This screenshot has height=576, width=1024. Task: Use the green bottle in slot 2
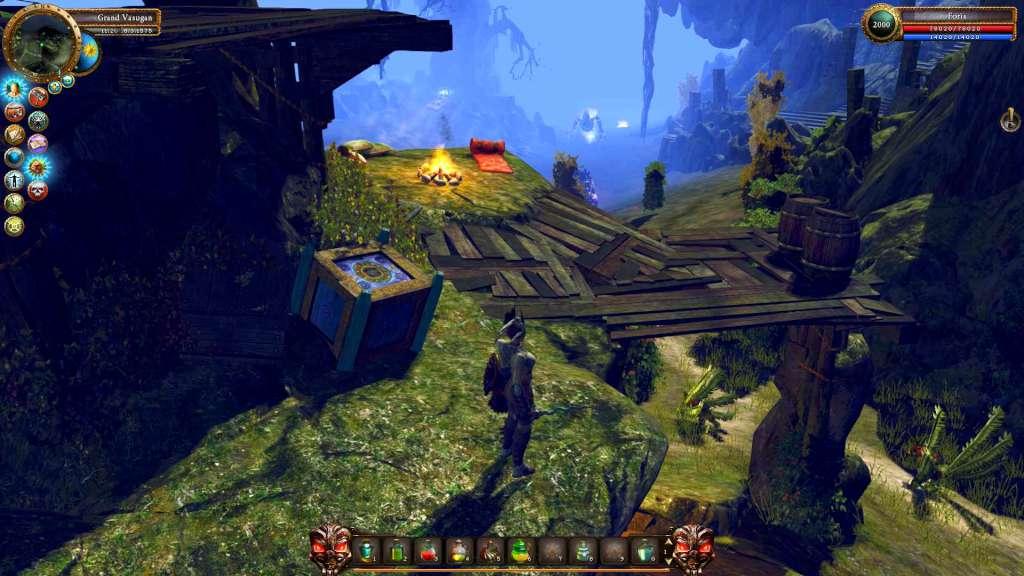click(x=397, y=550)
